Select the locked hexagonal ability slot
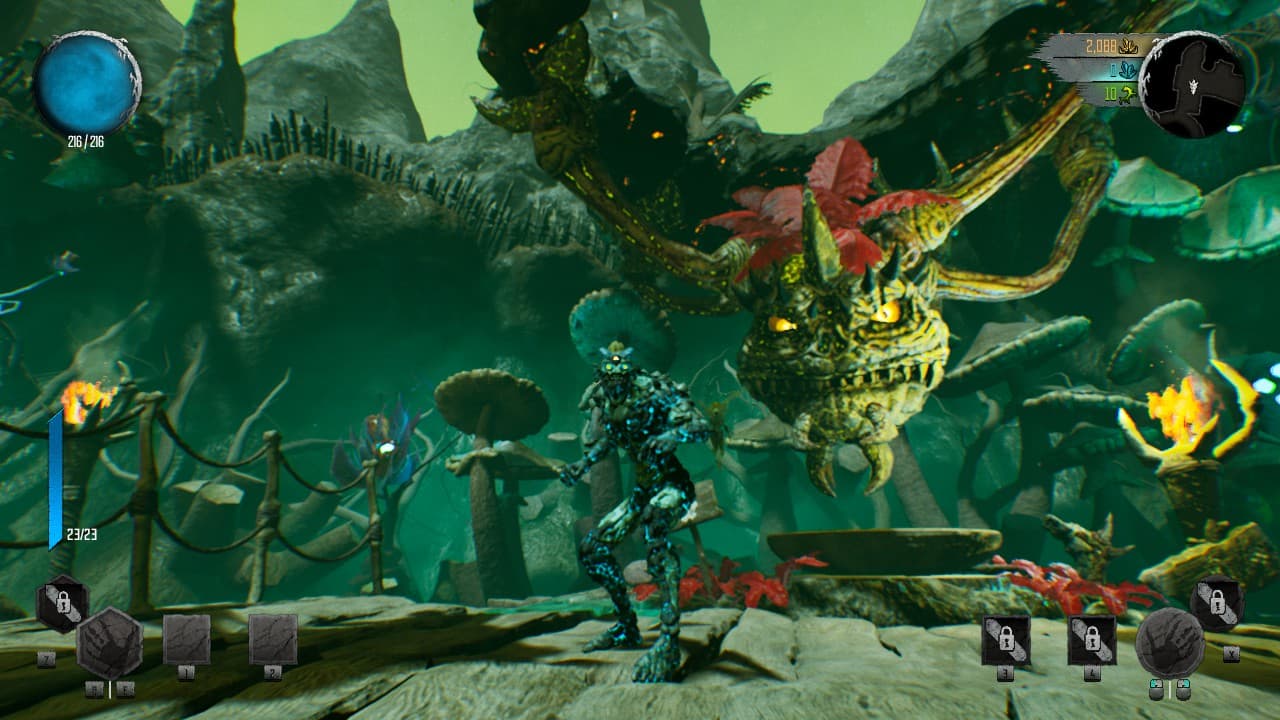Screen dimensions: 1280x720 pos(62,603)
